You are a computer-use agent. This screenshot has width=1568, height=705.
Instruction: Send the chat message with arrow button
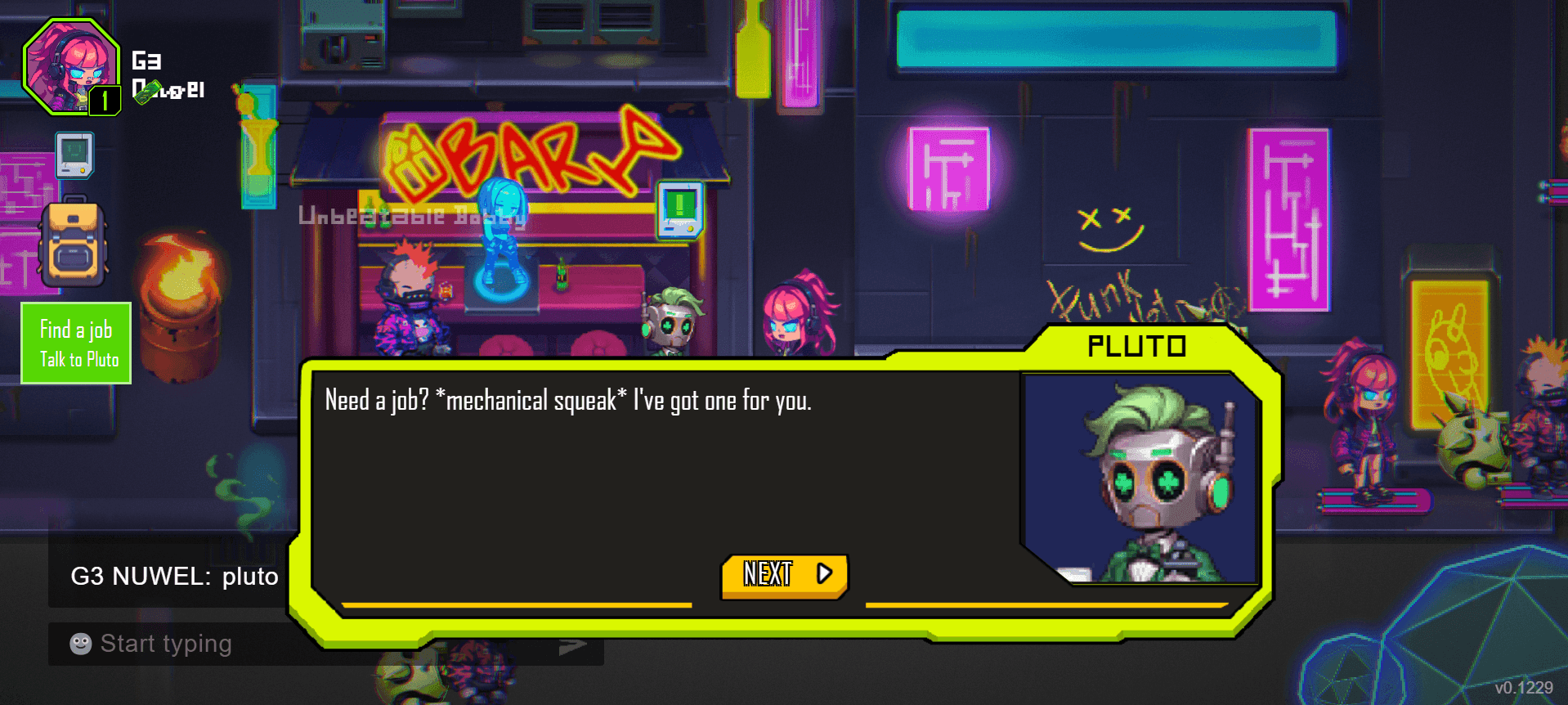coord(573,647)
